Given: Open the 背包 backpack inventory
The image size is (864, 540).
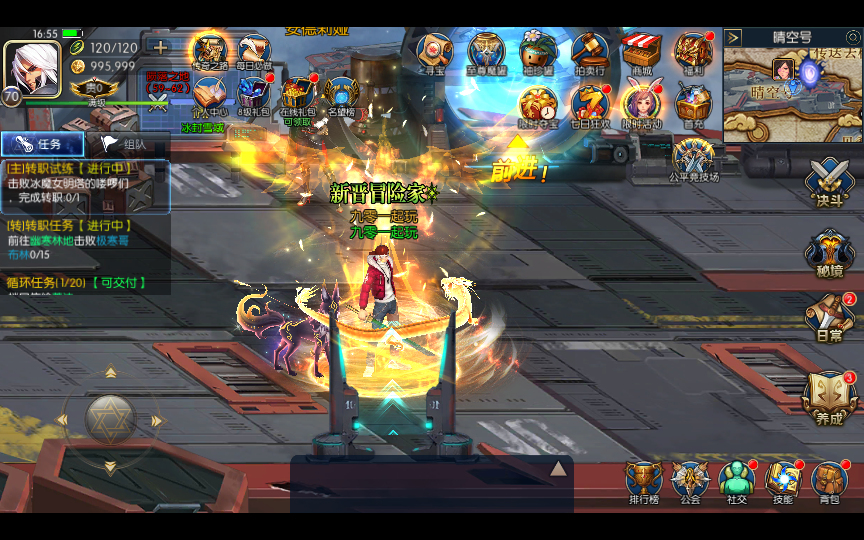Looking at the screenshot, I should click(829, 482).
